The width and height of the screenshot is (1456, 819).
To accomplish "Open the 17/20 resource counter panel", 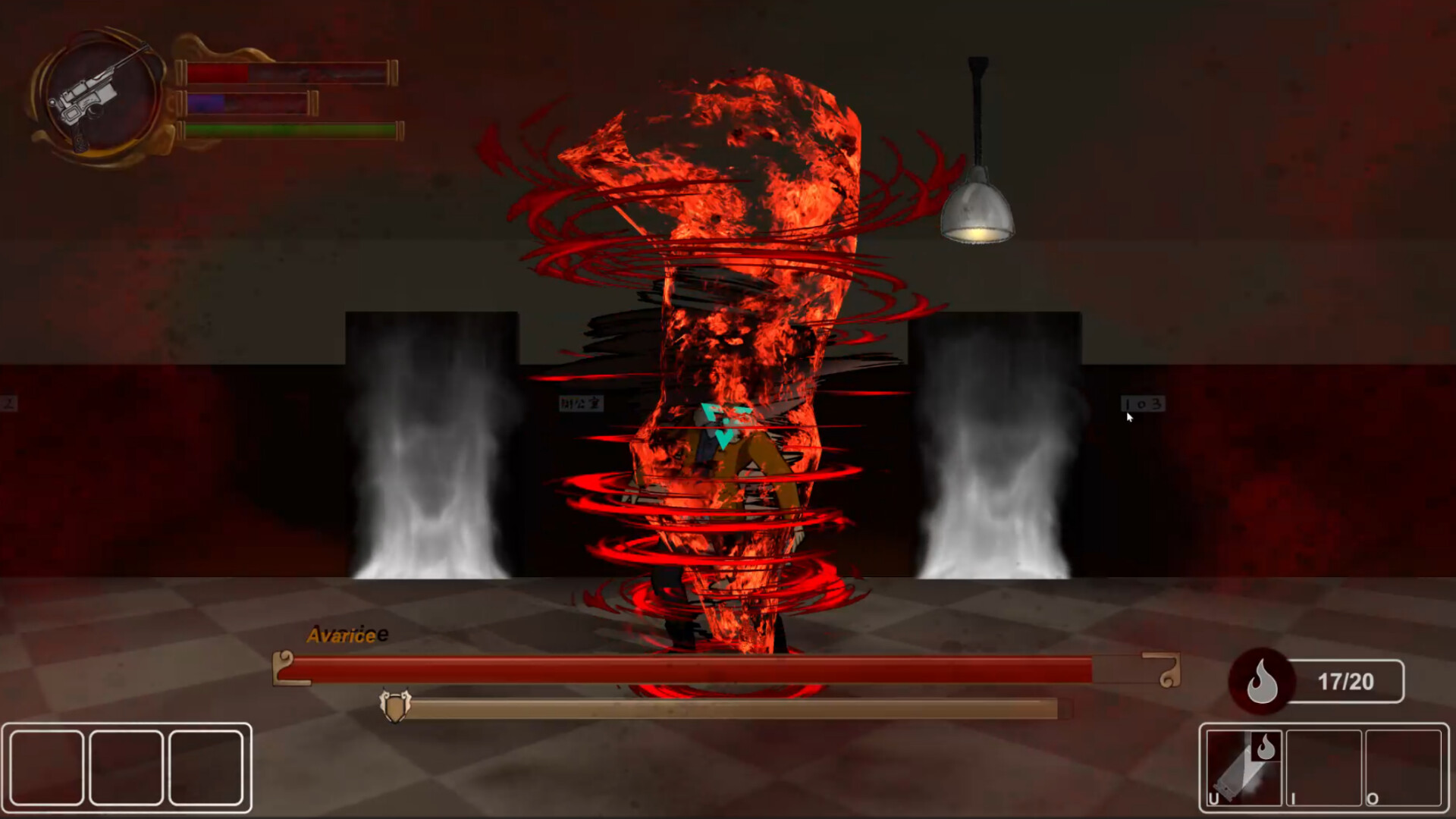I will click(x=1348, y=681).
